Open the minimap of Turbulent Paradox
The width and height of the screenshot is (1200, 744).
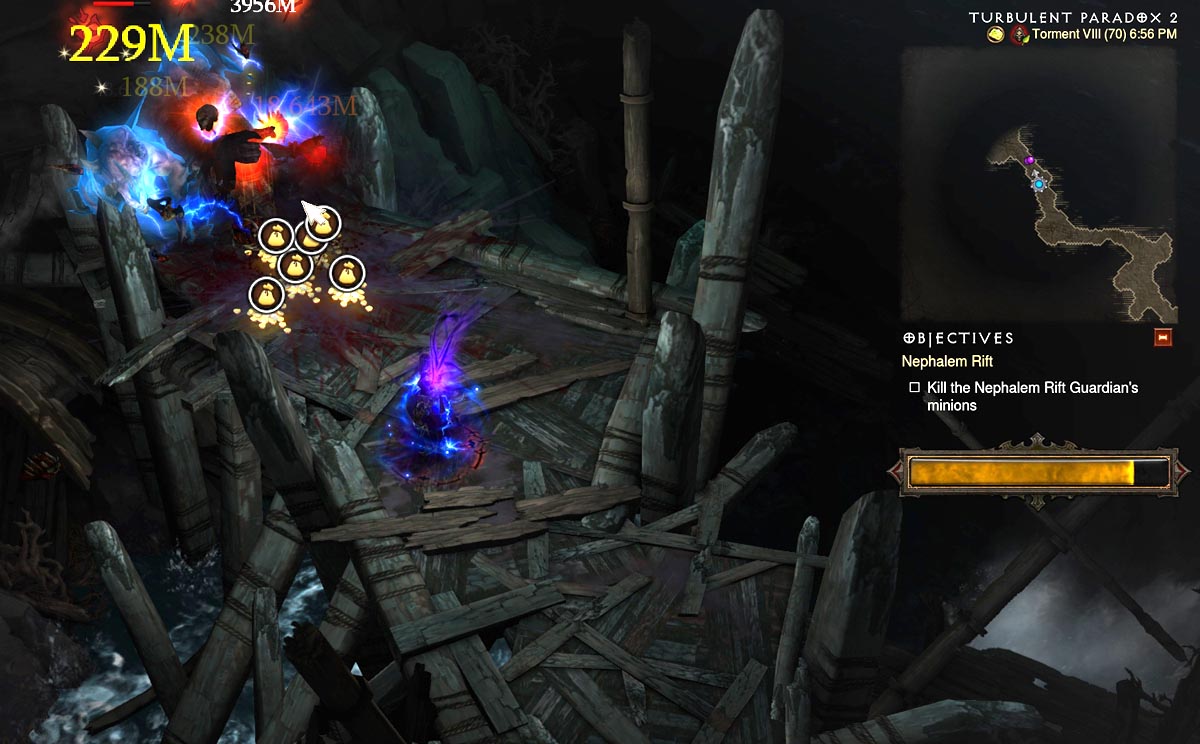coord(1038,184)
